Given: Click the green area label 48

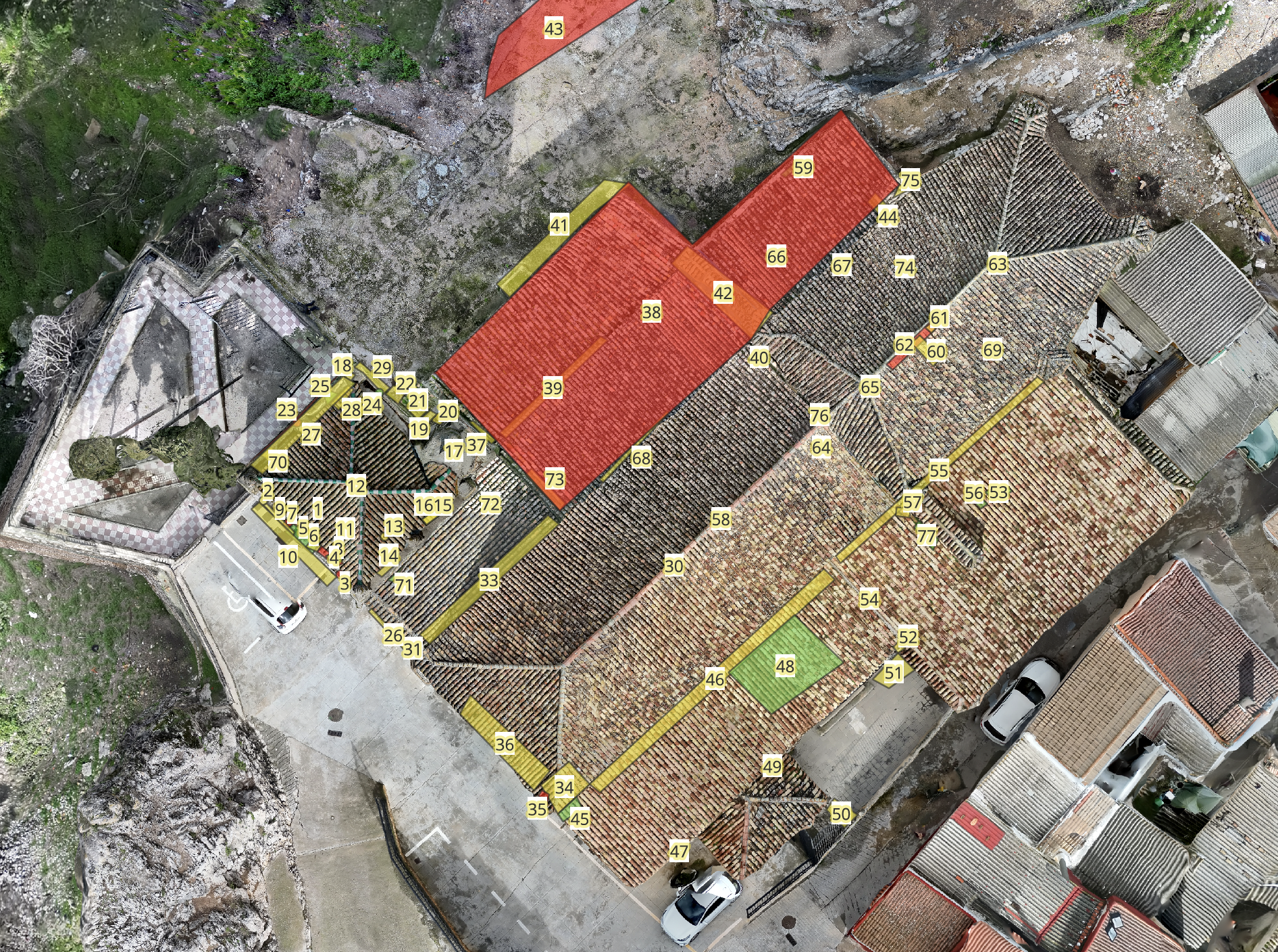Looking at the screenshot, I should (785, 666).
